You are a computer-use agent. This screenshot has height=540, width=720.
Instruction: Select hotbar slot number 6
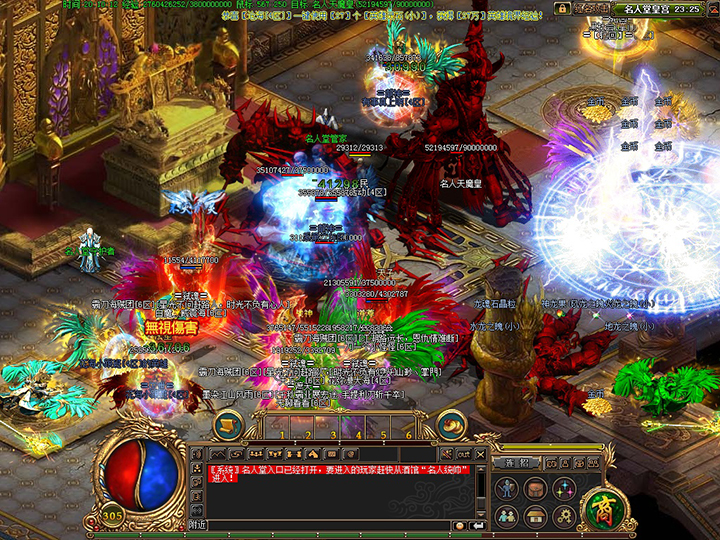409,428
